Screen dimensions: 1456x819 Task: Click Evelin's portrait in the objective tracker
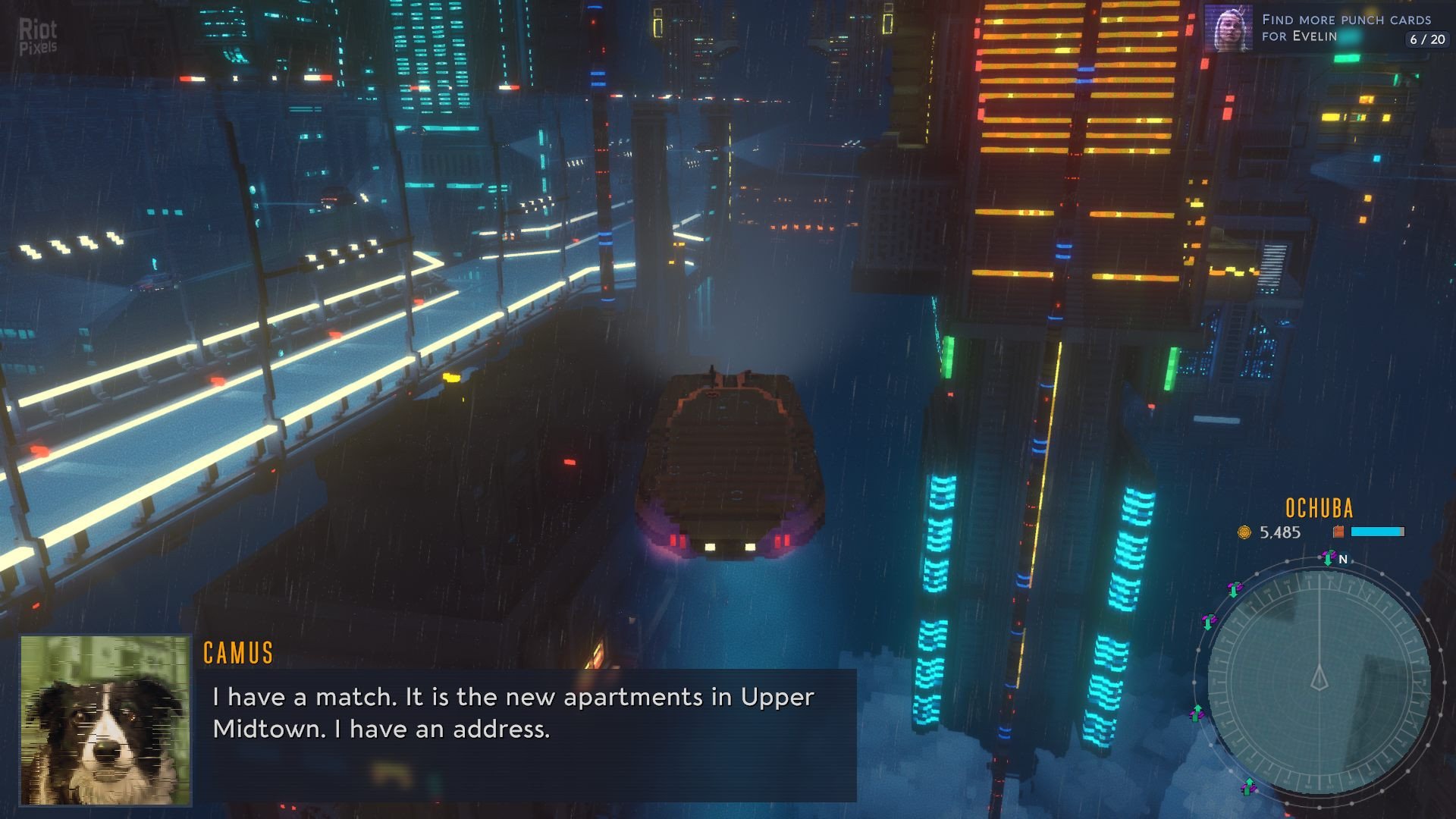click(x=1228, y=29)
